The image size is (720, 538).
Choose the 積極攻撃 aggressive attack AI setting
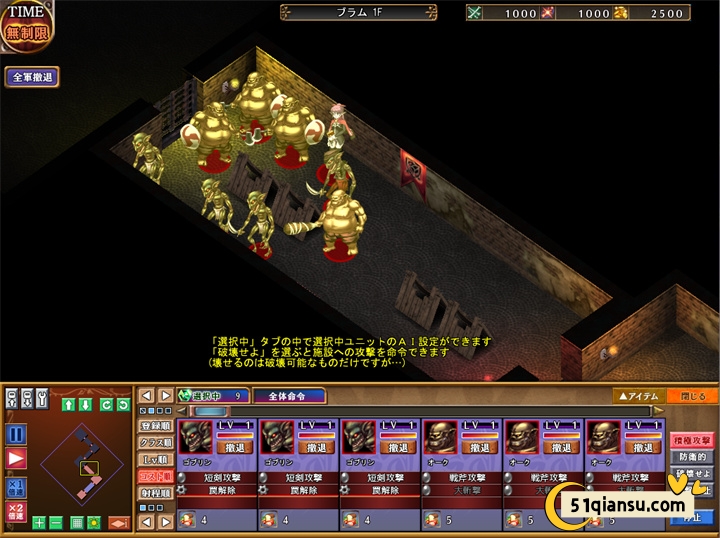point(692,439)
